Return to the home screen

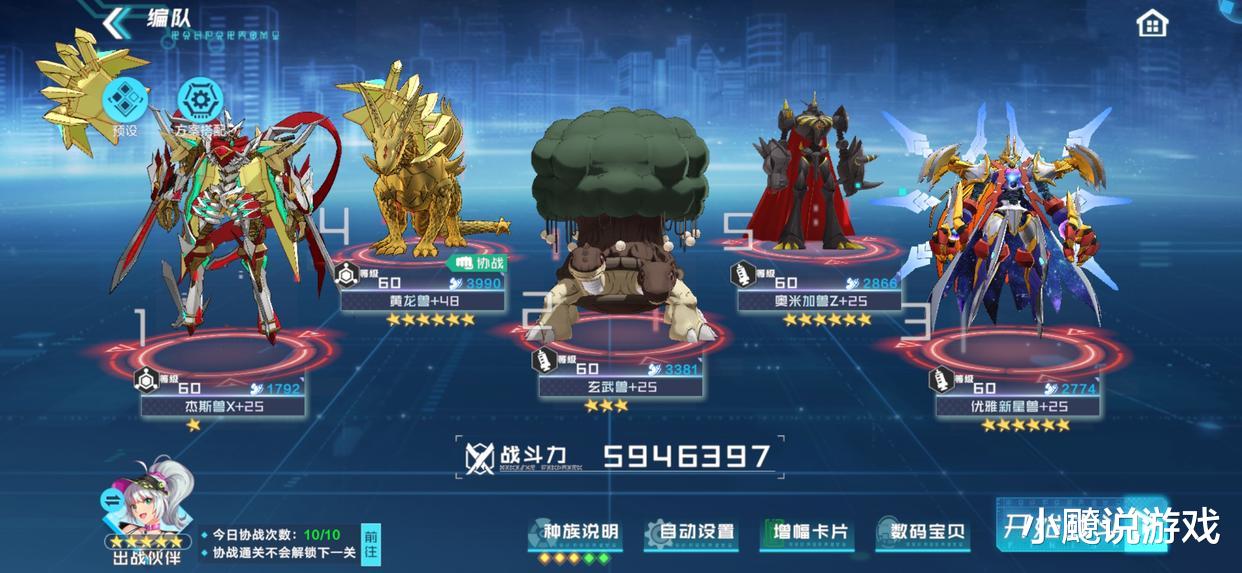[x=1152, y=23]
